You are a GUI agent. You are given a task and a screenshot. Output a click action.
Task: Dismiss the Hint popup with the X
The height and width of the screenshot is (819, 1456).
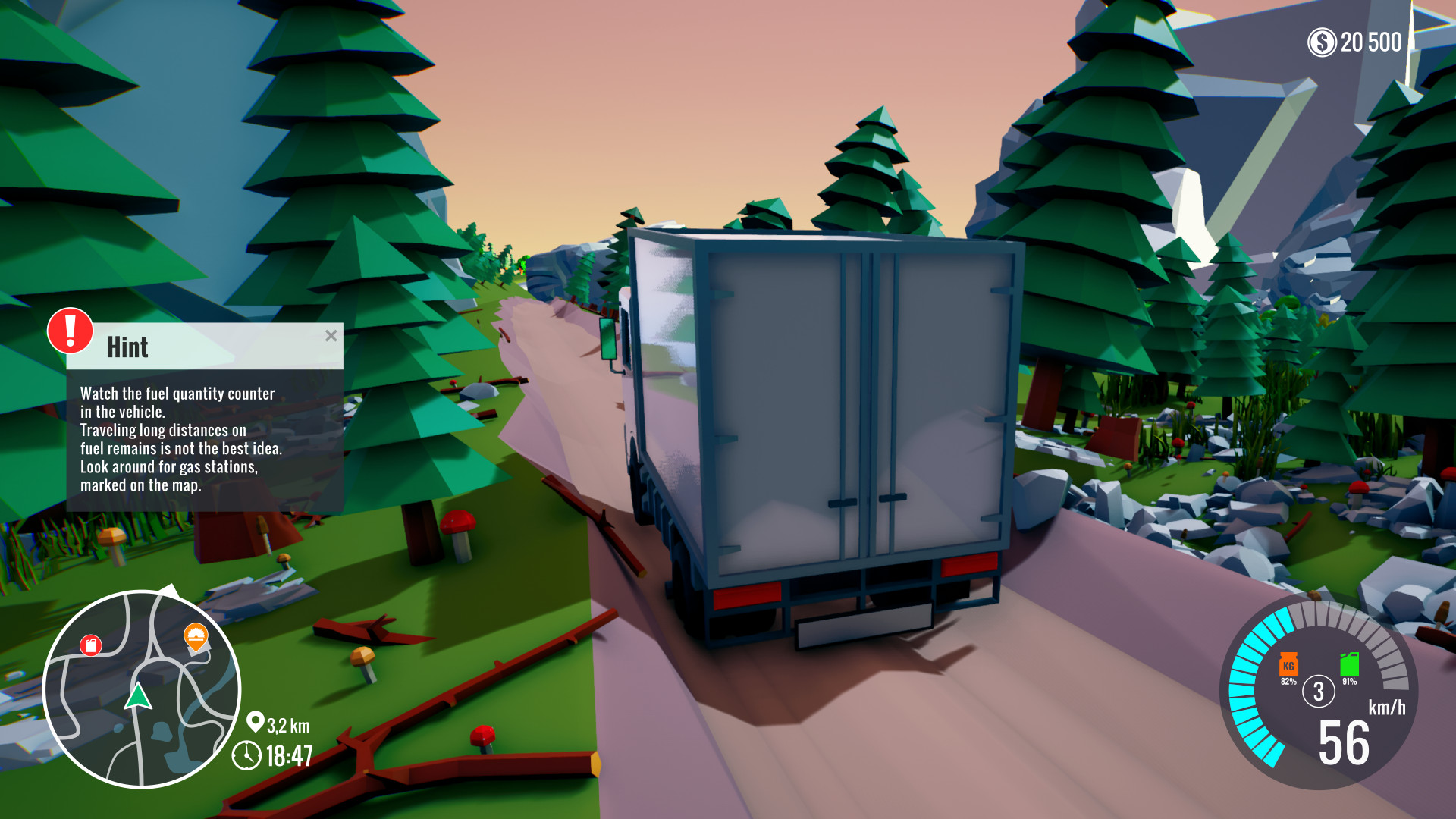click(331, 337)
